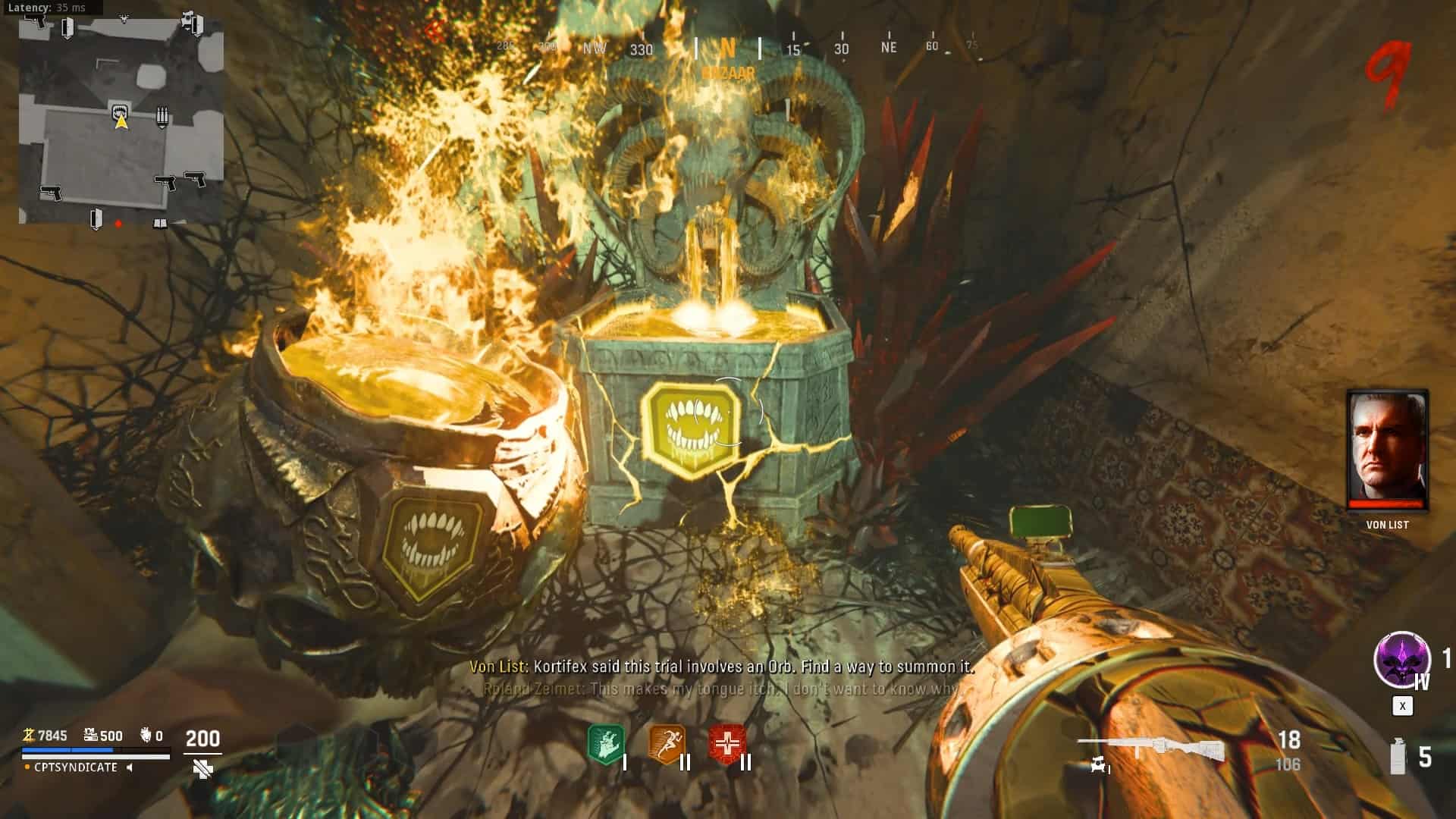The image size is (1456, 819).
Task: Activate the purple artifact ability icon
Action: coord(1401,659)
